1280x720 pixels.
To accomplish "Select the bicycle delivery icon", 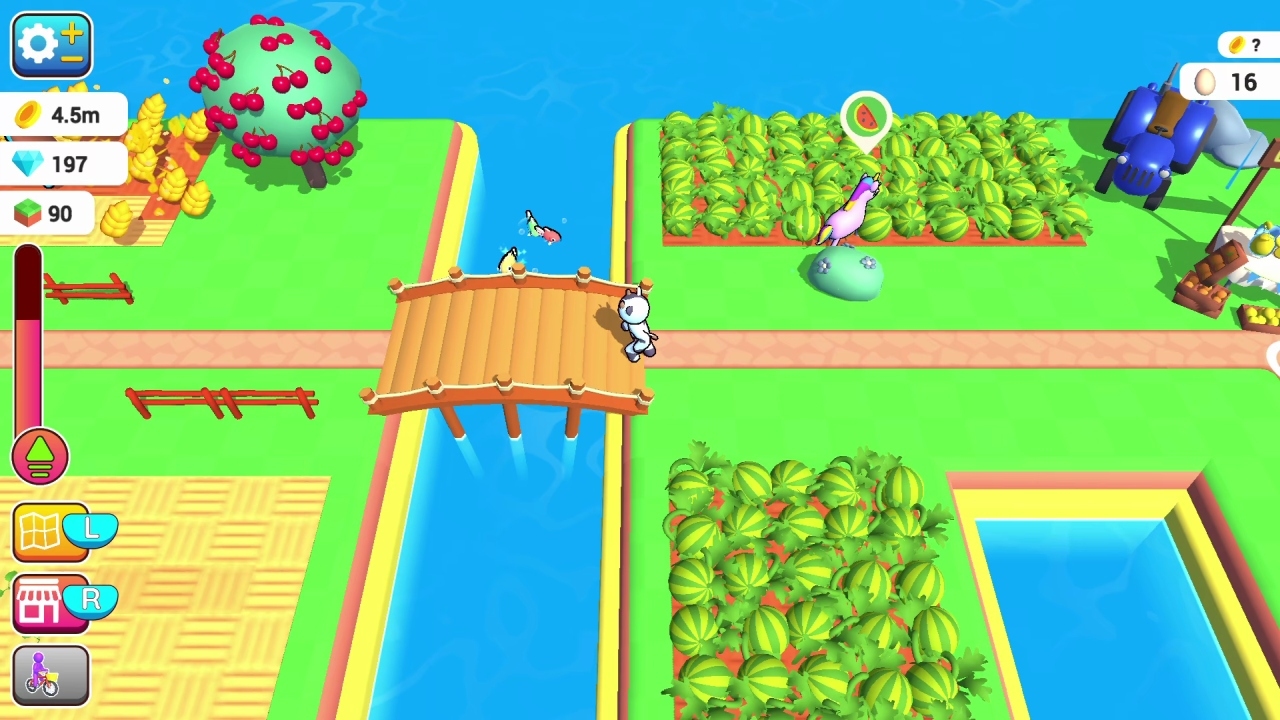I will point(48,673).
